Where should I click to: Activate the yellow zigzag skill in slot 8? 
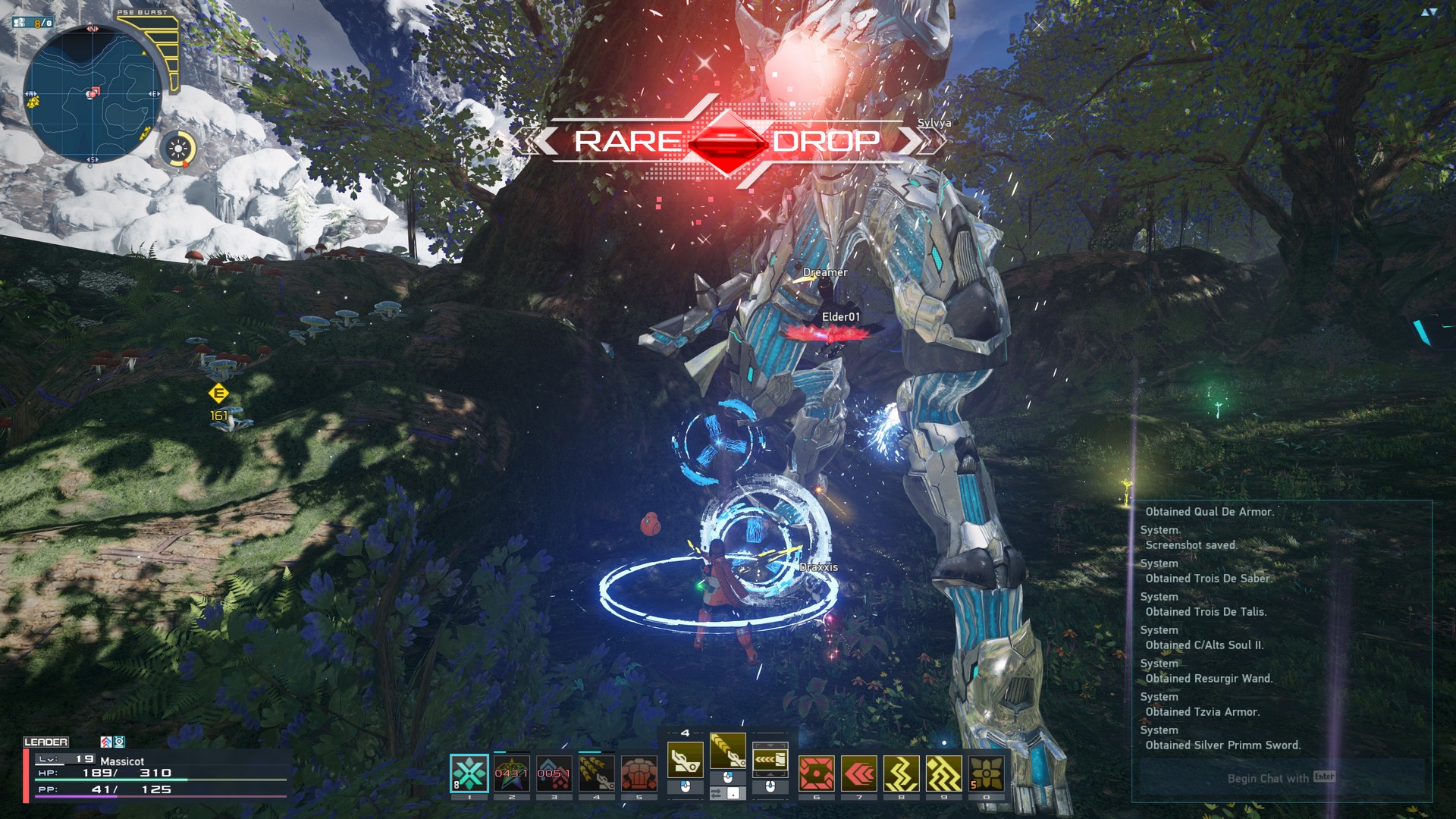(901, 773)
